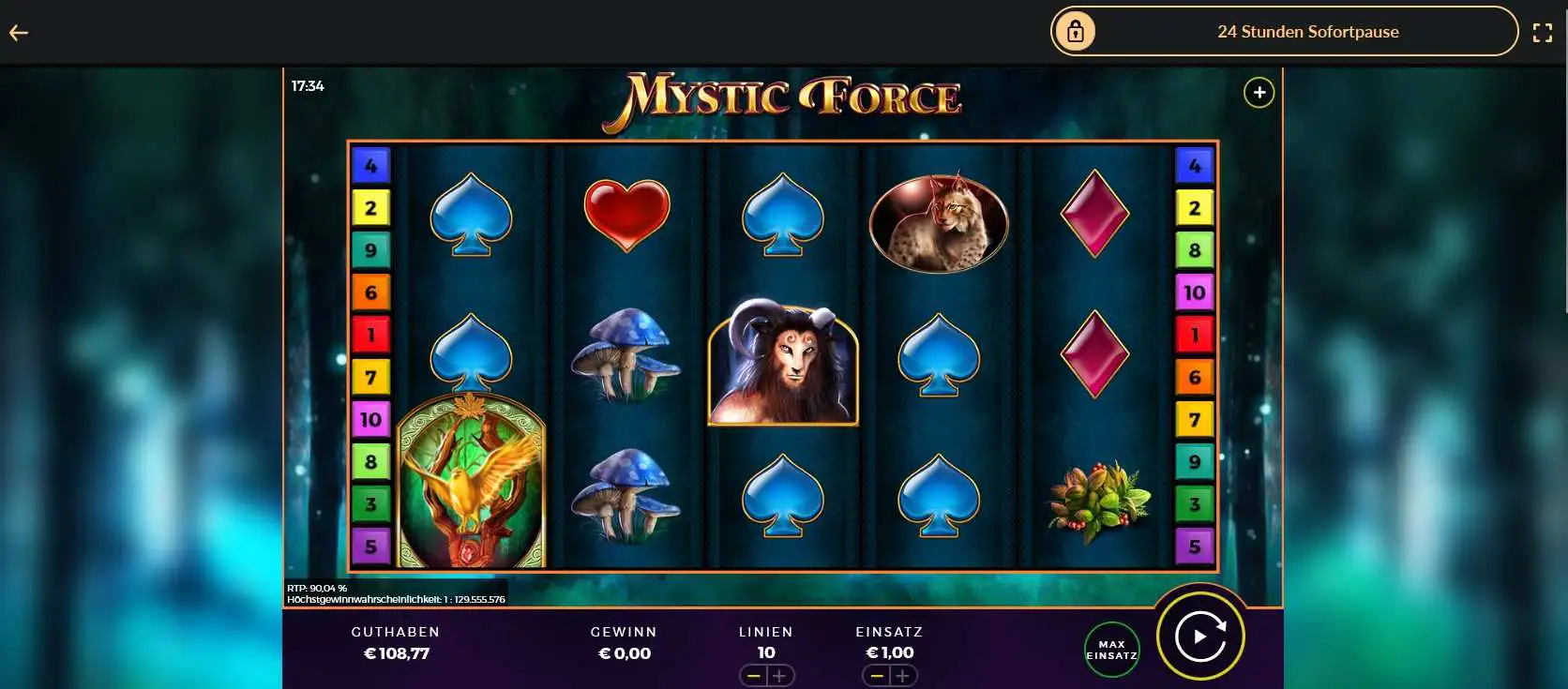
Task: Select the golden bird bonus symbol
Action: tap(471, 483)
